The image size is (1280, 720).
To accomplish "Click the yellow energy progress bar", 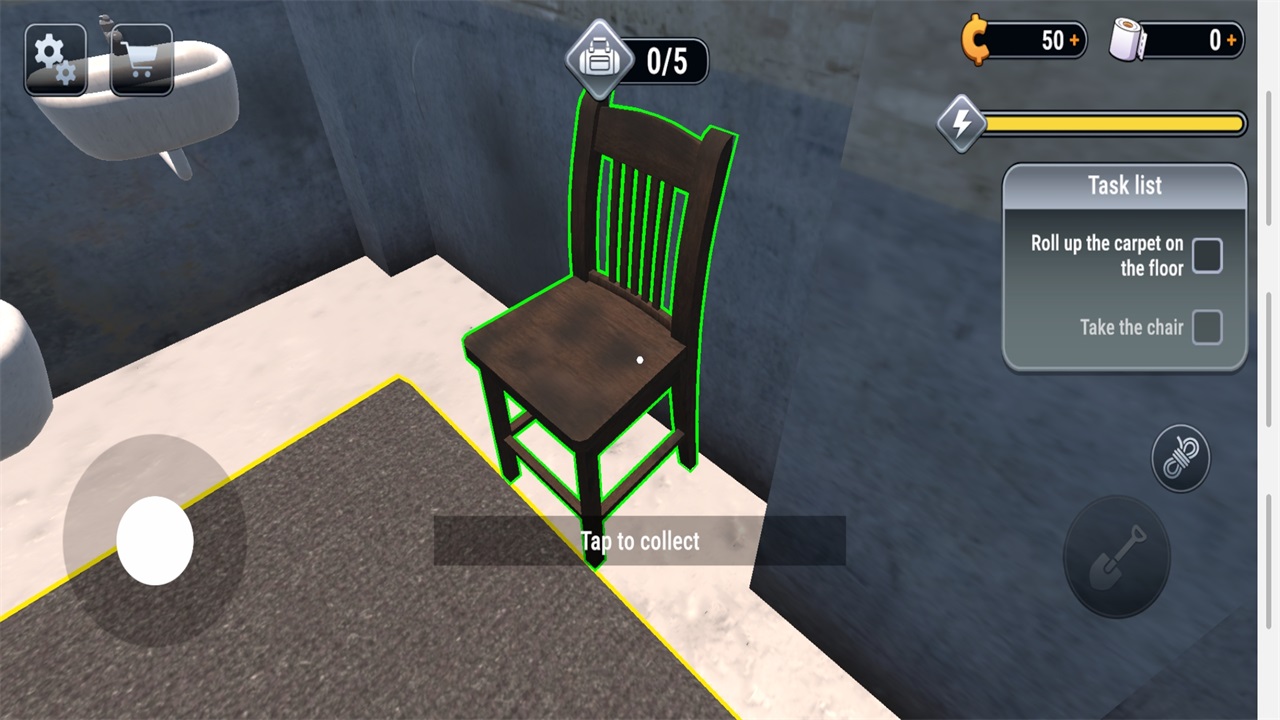I will click(x=1110, y=124).
